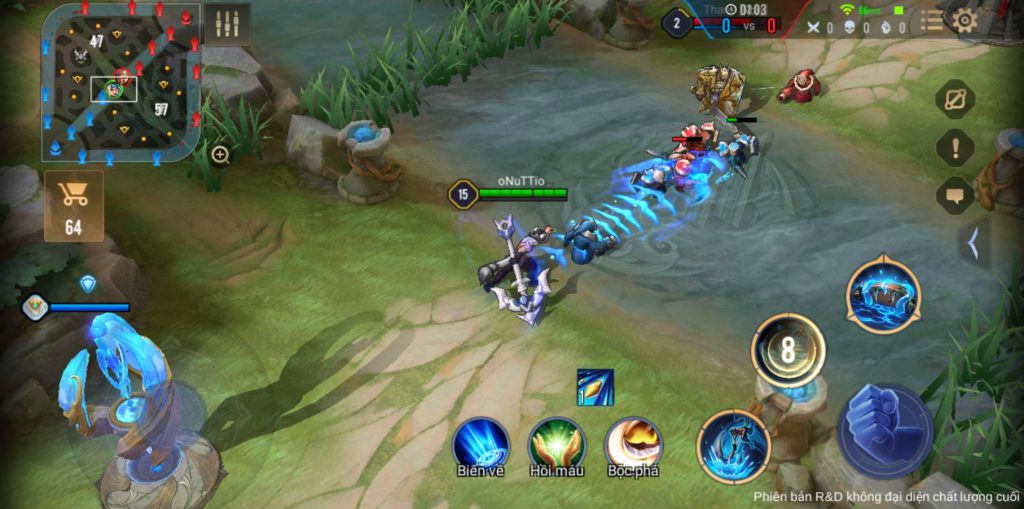Hit the fist basic attack button
The width and height of the screenshot is (1024, 509).
(885, 431)
